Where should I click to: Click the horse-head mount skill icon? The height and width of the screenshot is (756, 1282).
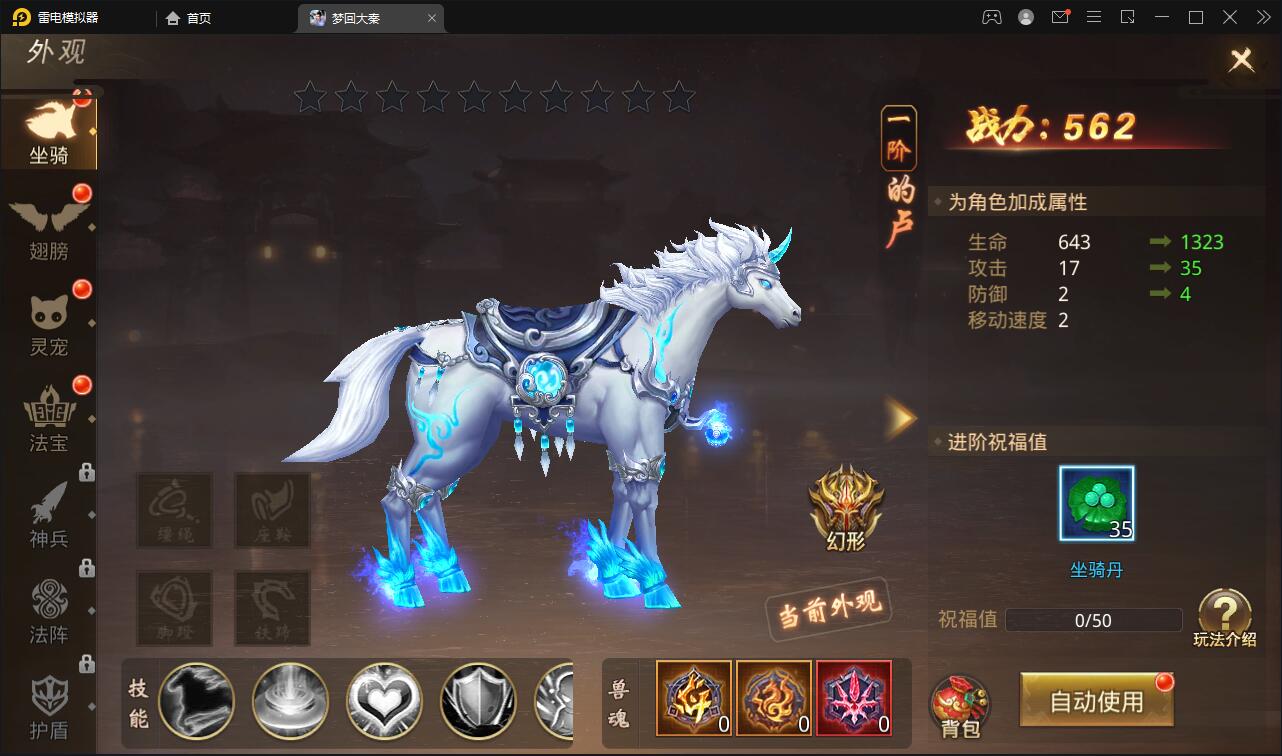click(x=197, y=701)
